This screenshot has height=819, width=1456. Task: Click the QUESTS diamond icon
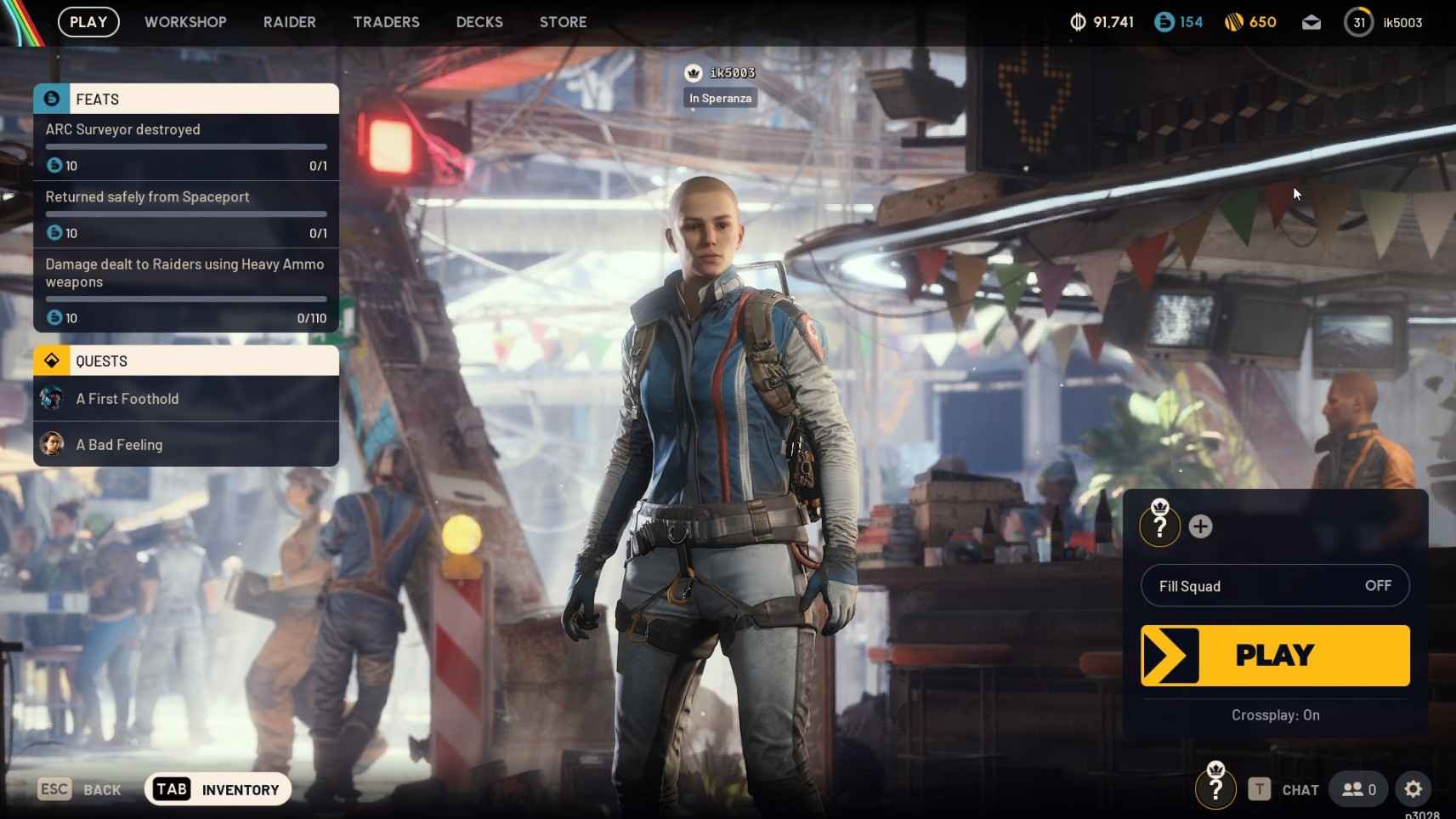click(52, 360)
